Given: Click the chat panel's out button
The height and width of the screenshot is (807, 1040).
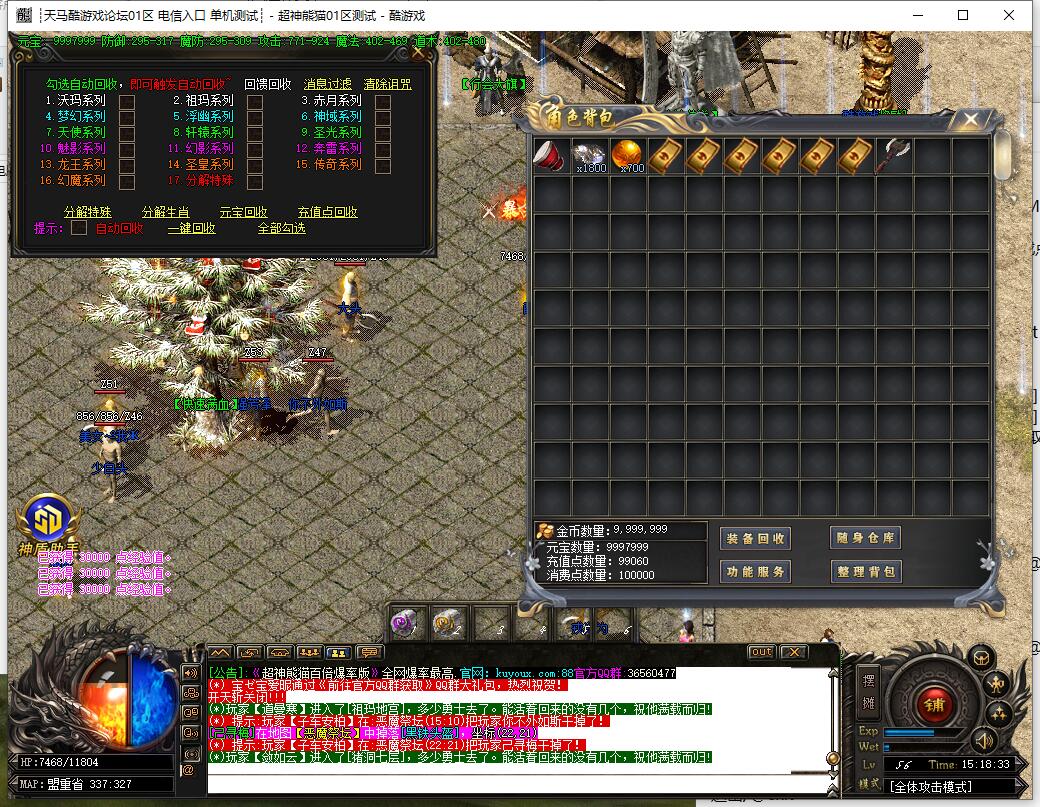Looking at the screenshot, I should click(x=762, y=652).
